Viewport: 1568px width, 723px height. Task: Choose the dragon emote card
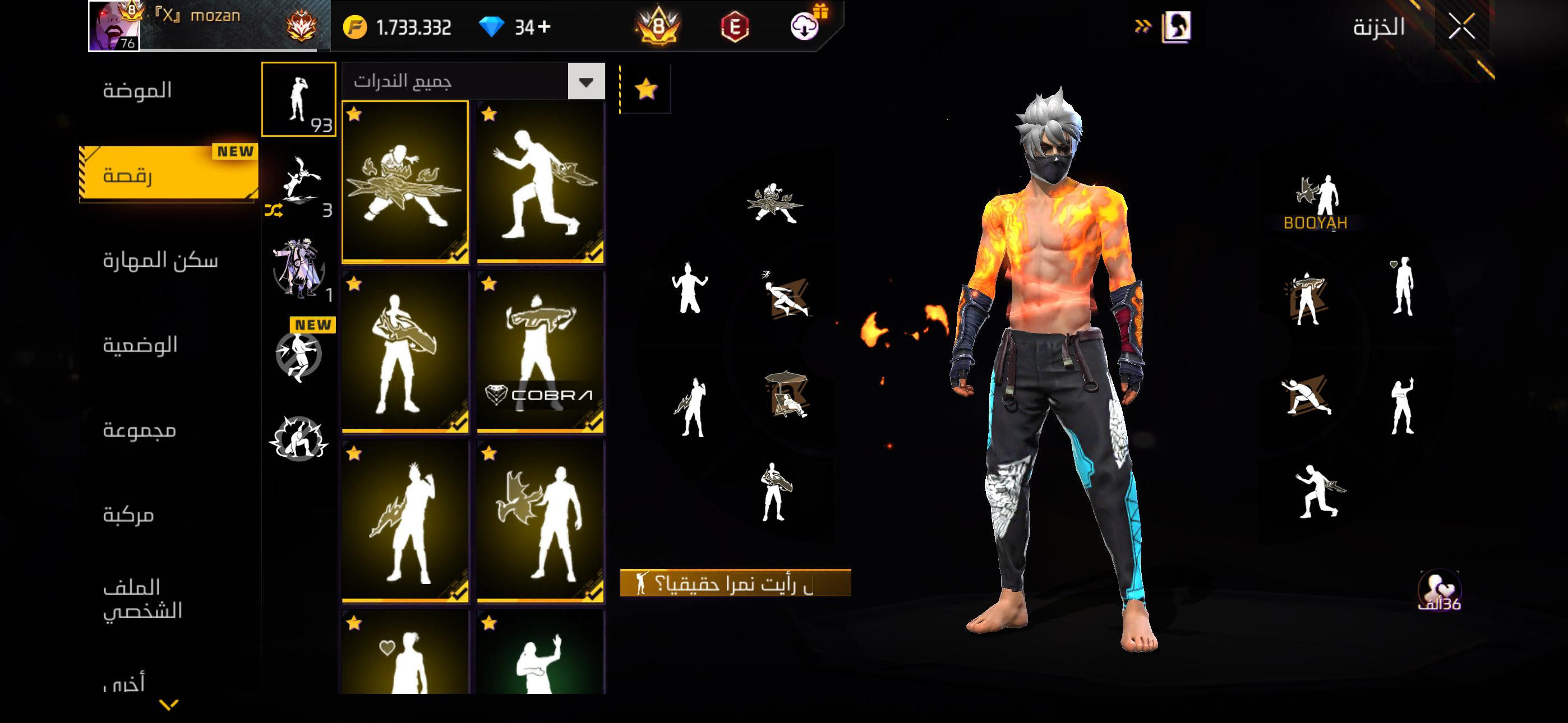point(541,522)
